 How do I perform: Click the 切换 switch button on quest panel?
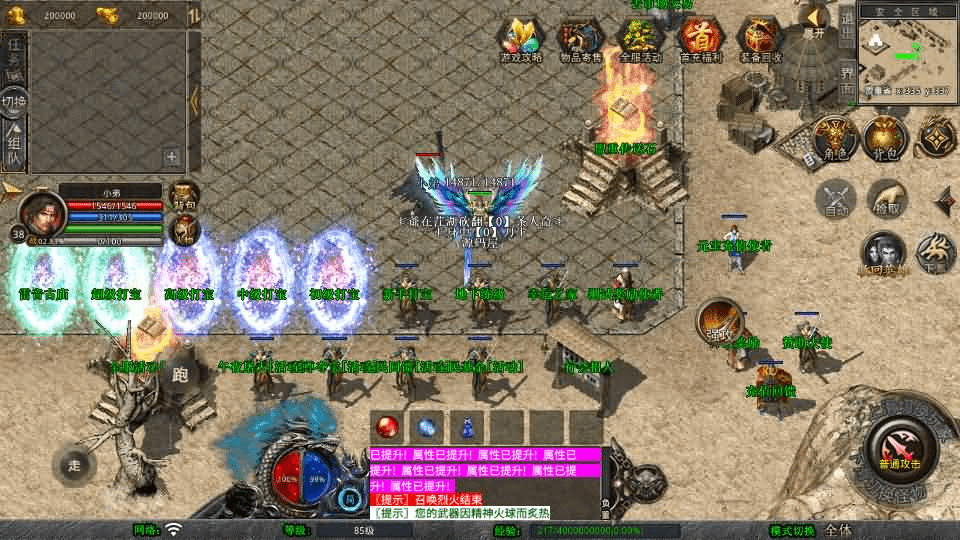(x=14, y=100)
